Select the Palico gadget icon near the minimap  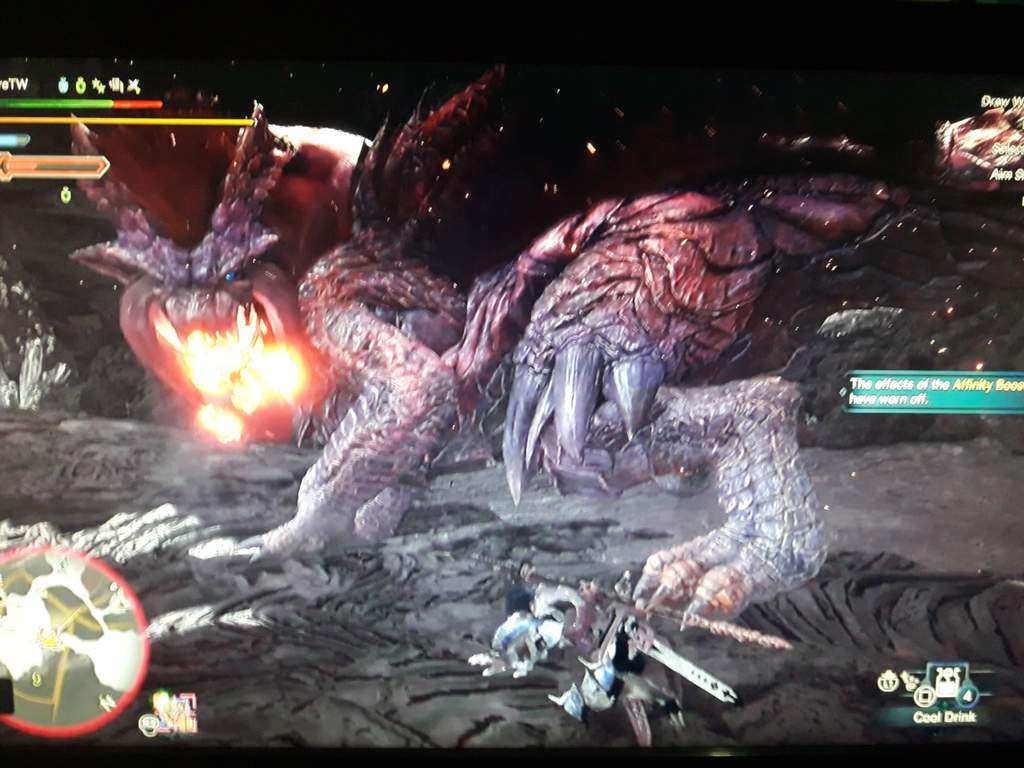tap(175, 712)
